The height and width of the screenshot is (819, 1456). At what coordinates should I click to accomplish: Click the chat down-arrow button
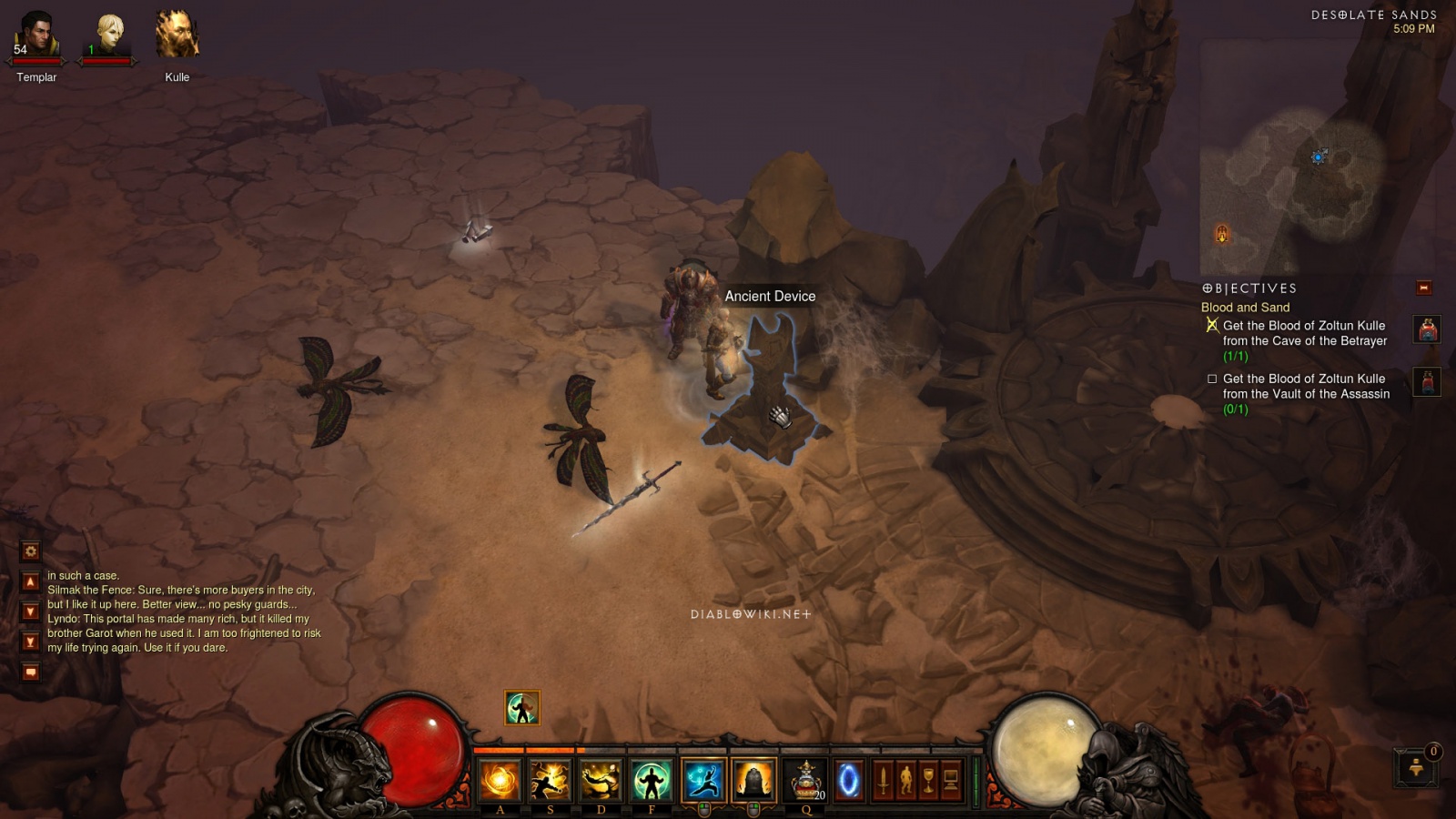31,612
